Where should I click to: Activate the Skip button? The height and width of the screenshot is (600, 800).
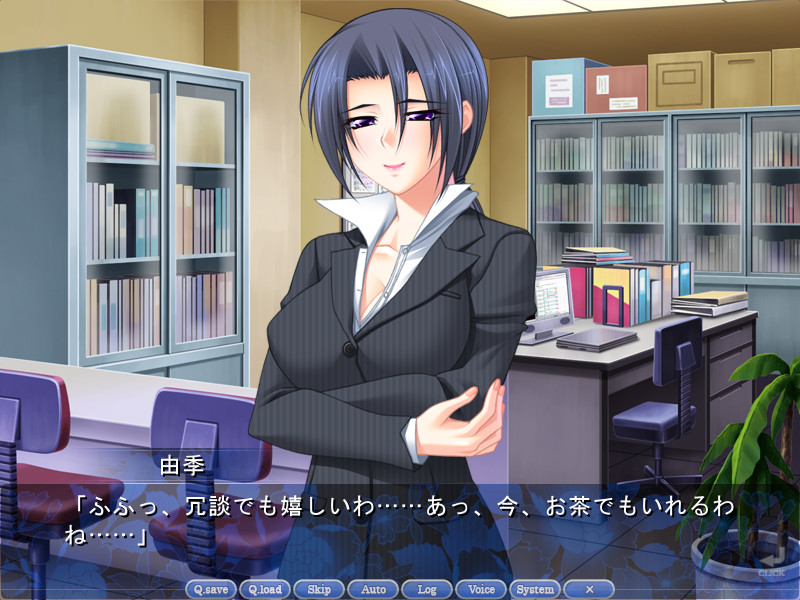pyautogui.click(x=319, y=589)
